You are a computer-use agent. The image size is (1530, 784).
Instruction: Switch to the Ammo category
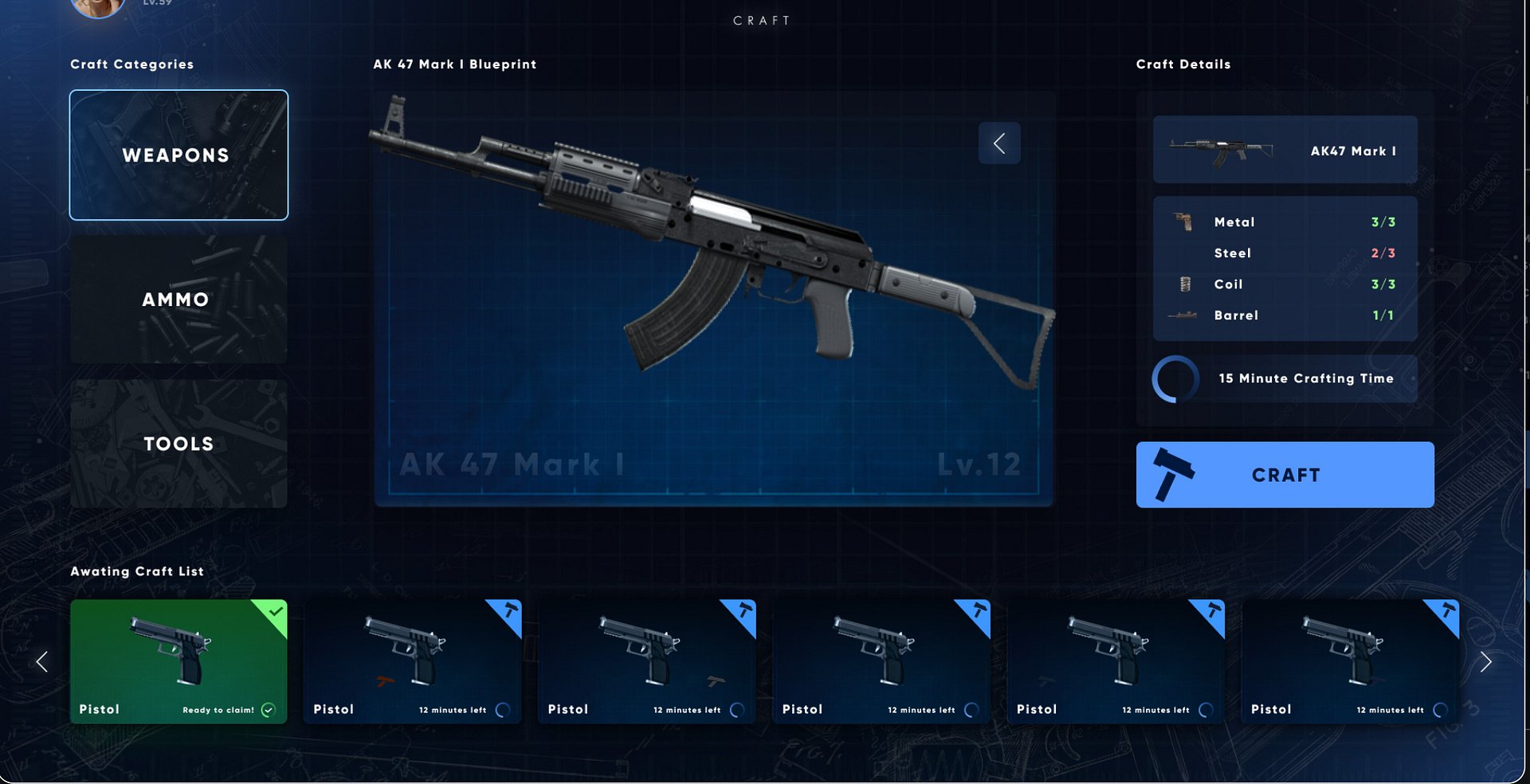pos(178,300)
